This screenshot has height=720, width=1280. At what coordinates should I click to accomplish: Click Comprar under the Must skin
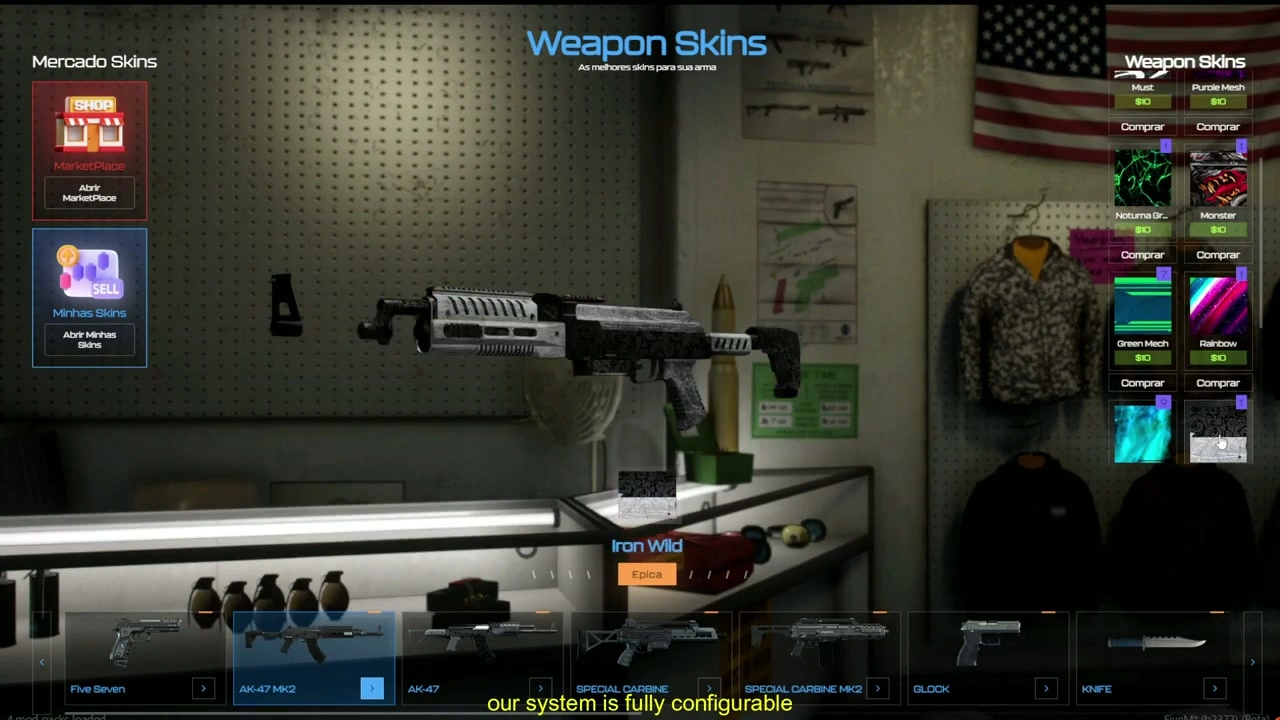click(1142, 126)
